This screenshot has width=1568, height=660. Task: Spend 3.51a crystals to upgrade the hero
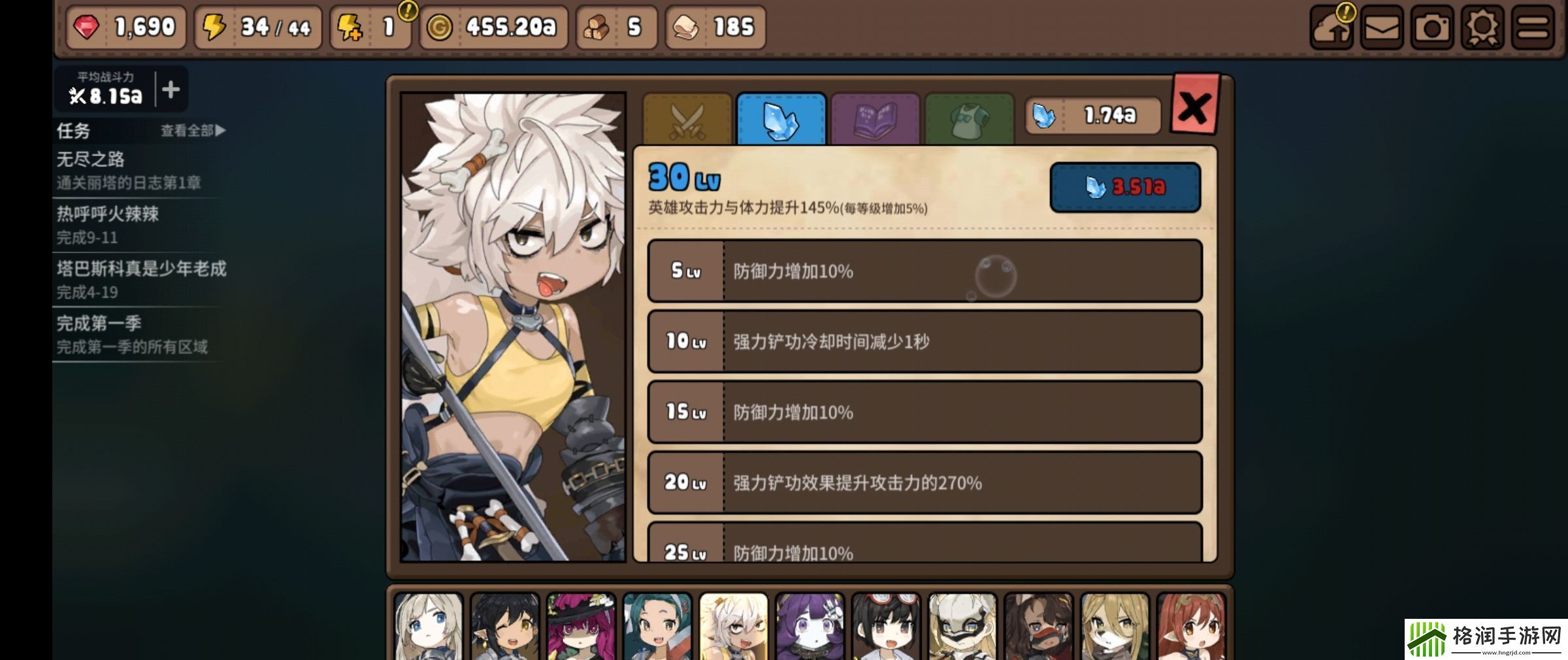(x=1125, y=188)
